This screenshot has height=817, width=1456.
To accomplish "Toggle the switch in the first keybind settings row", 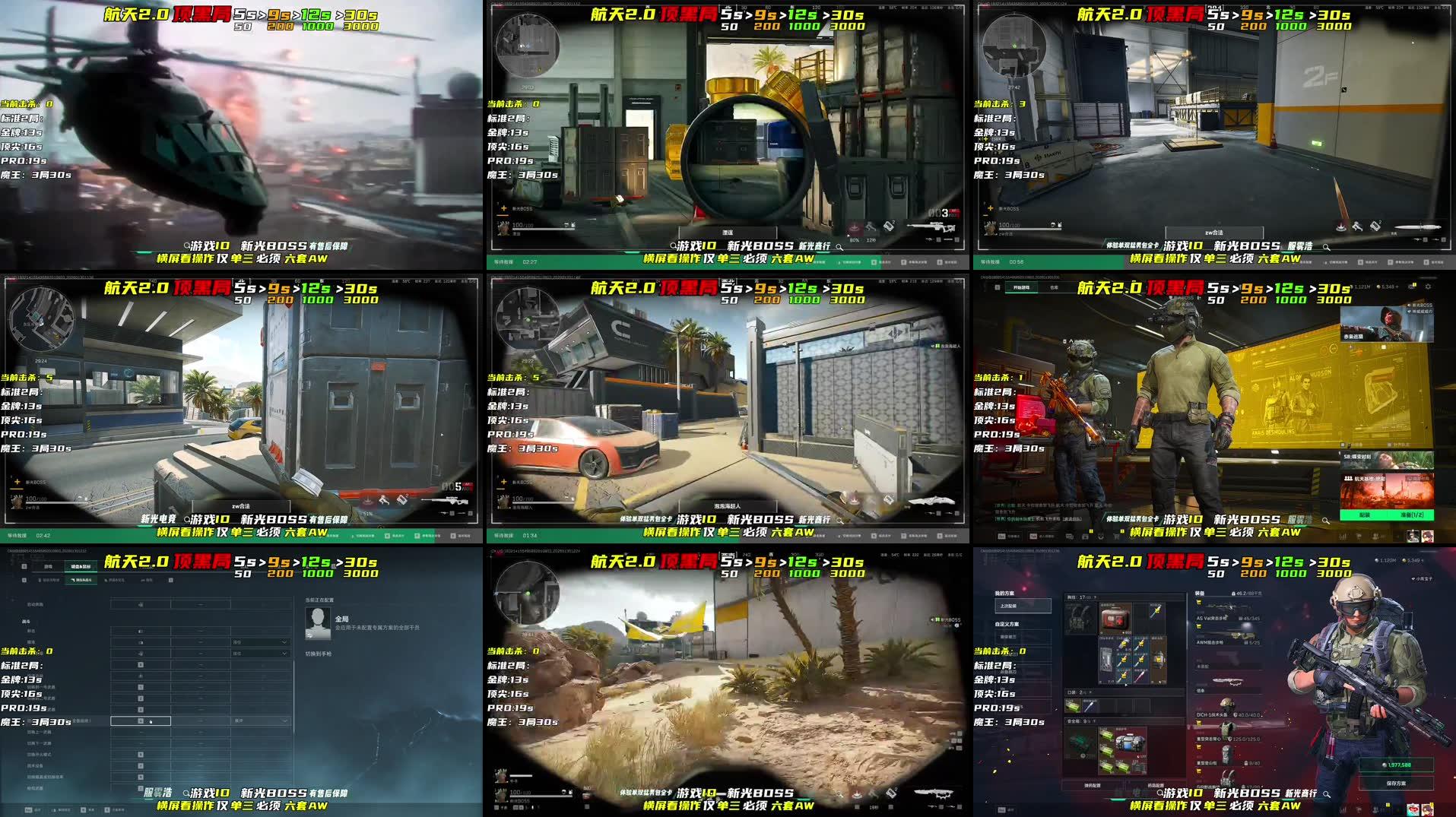I will [x=140, y=604].
